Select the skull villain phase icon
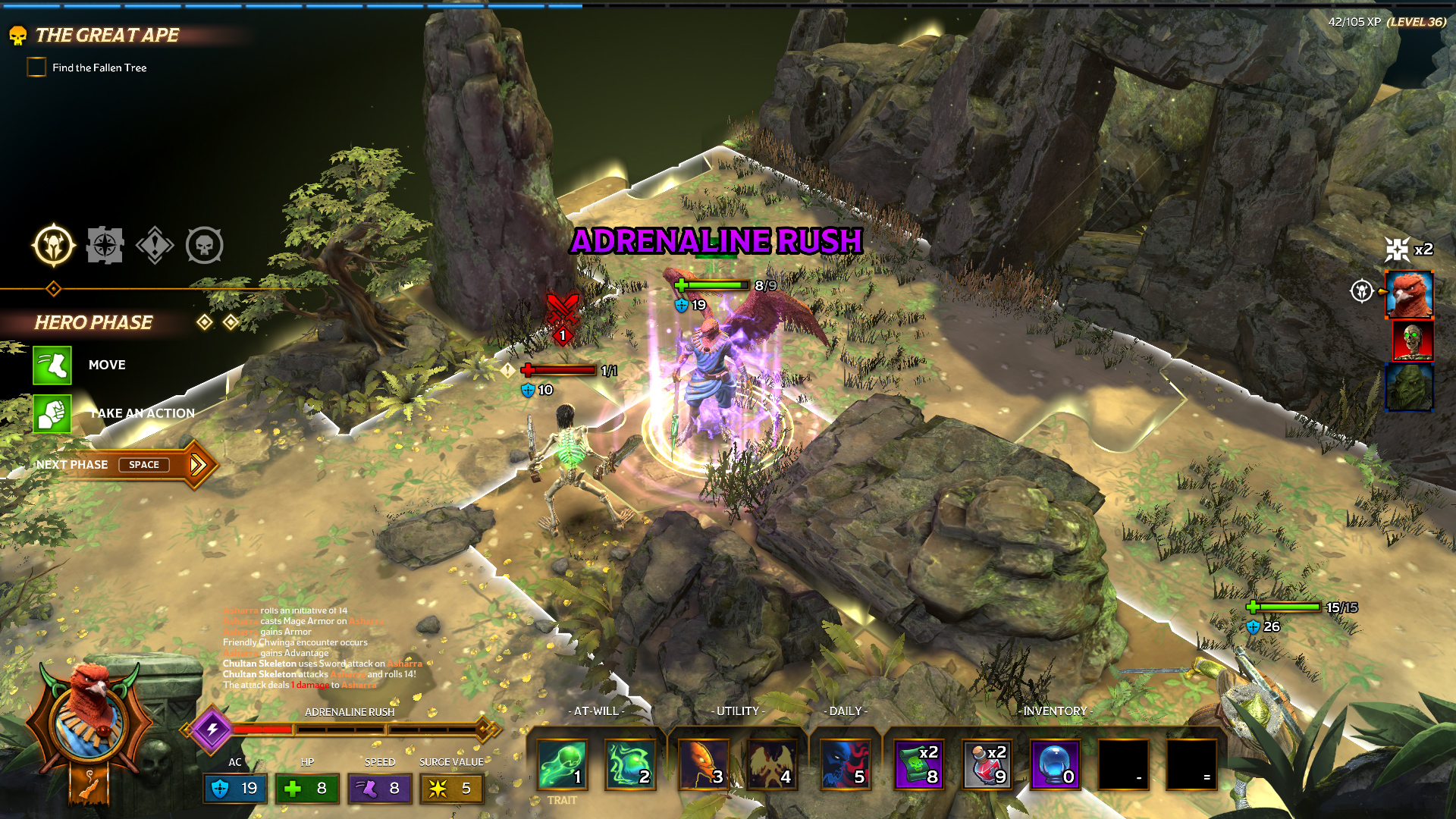Screen dimensions: 1456x819 205,246
